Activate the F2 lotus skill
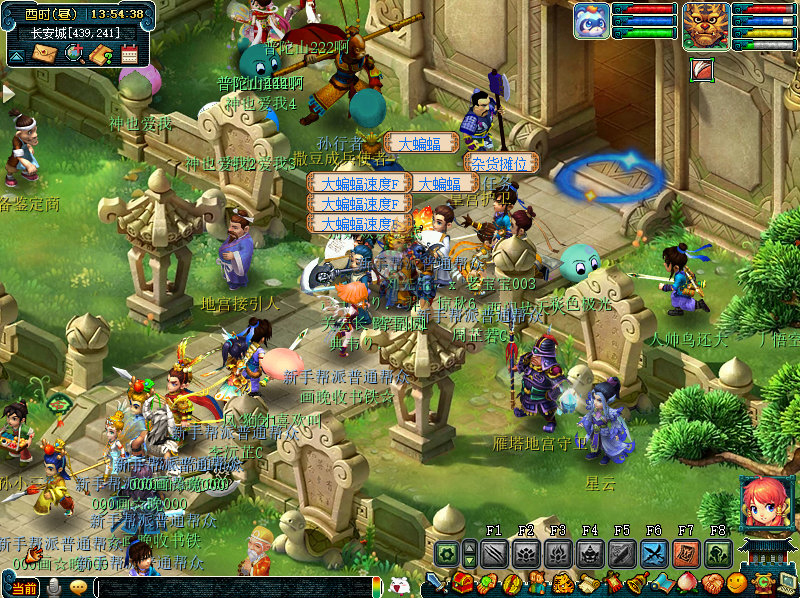800x598 pixels. [x=526, y=553]
